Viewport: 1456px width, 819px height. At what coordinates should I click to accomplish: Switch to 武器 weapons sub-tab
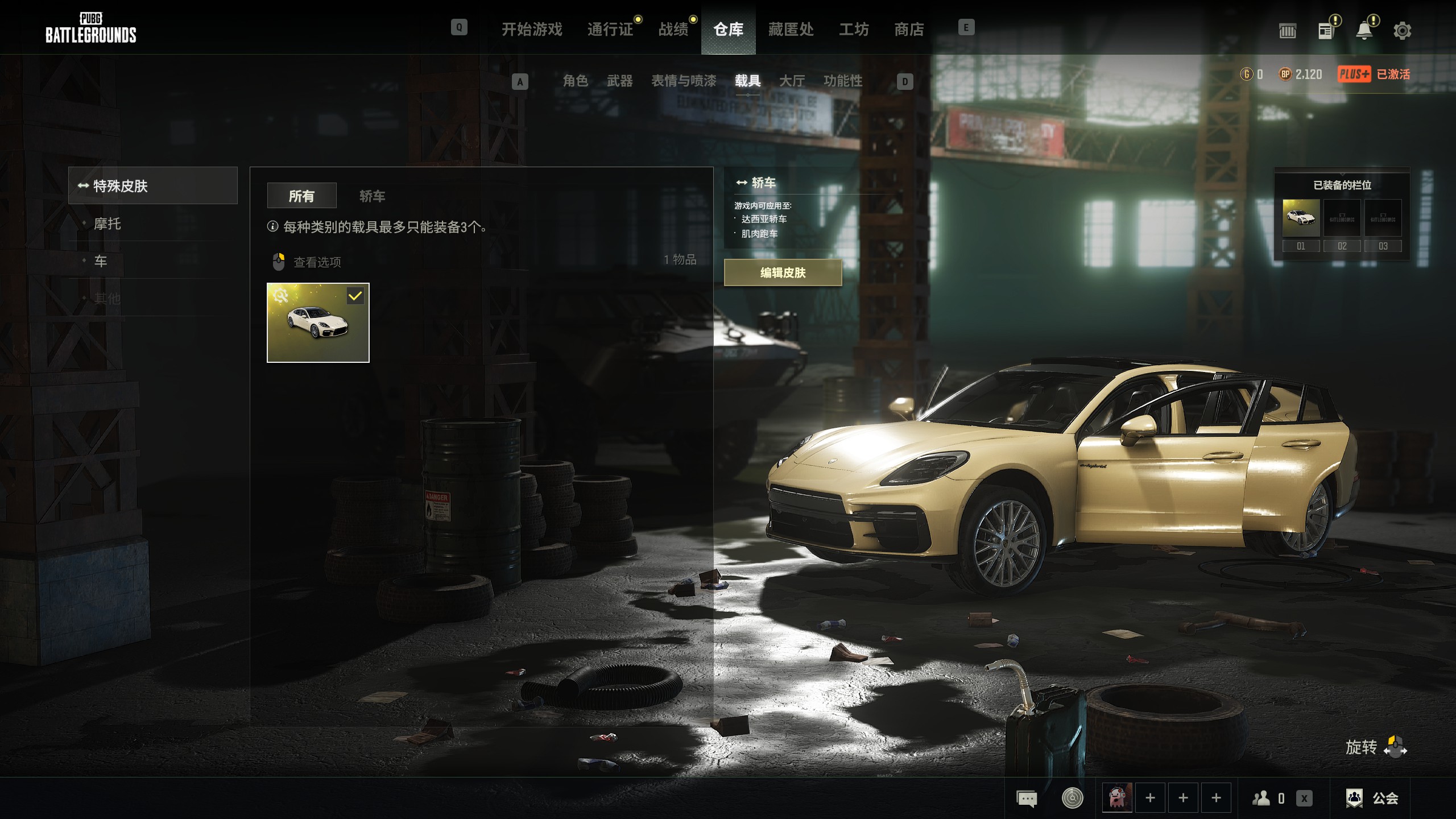[619, 81]
